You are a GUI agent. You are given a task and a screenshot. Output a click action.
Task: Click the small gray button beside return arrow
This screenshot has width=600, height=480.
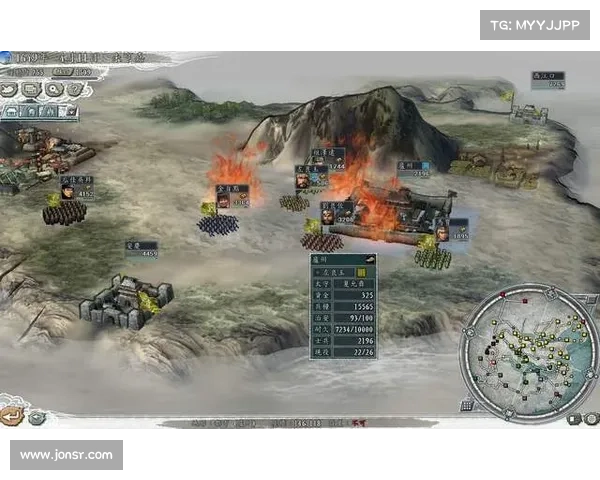(x=37, y=418)
